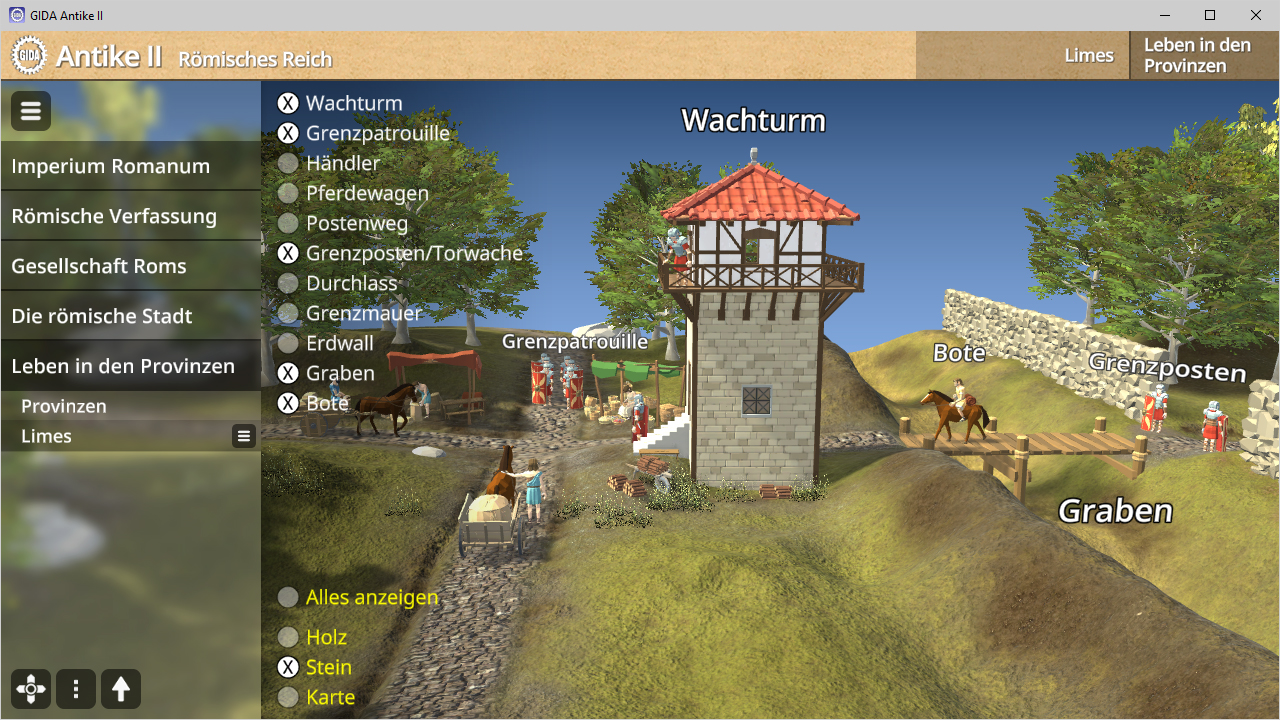
Task: Open the hamburger menu button
Action: [31, 111]
